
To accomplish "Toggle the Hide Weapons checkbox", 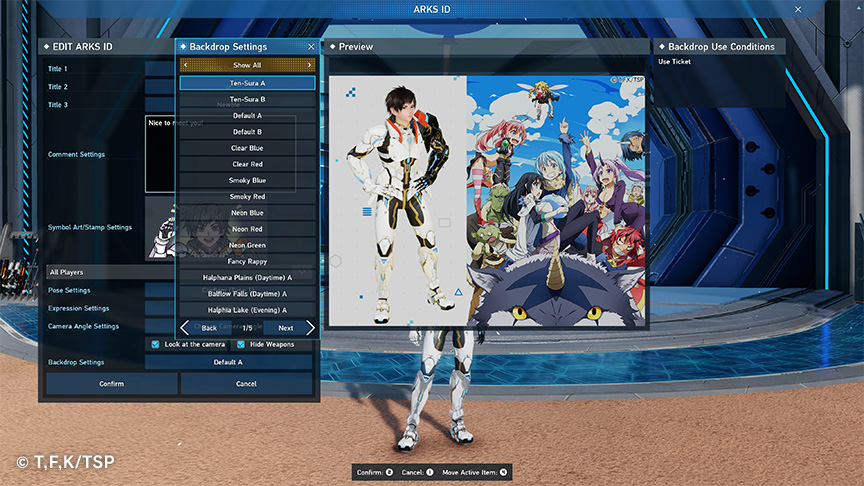I will (241, 344).
